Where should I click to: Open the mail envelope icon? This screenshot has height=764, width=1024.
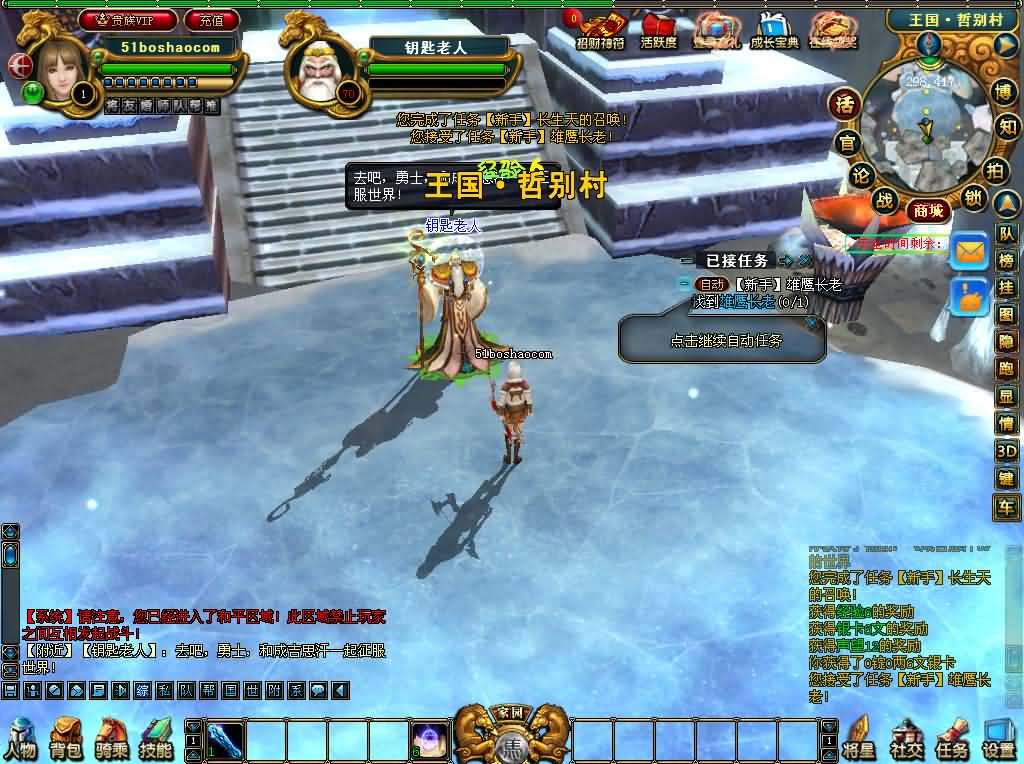(x=969, y=251)
